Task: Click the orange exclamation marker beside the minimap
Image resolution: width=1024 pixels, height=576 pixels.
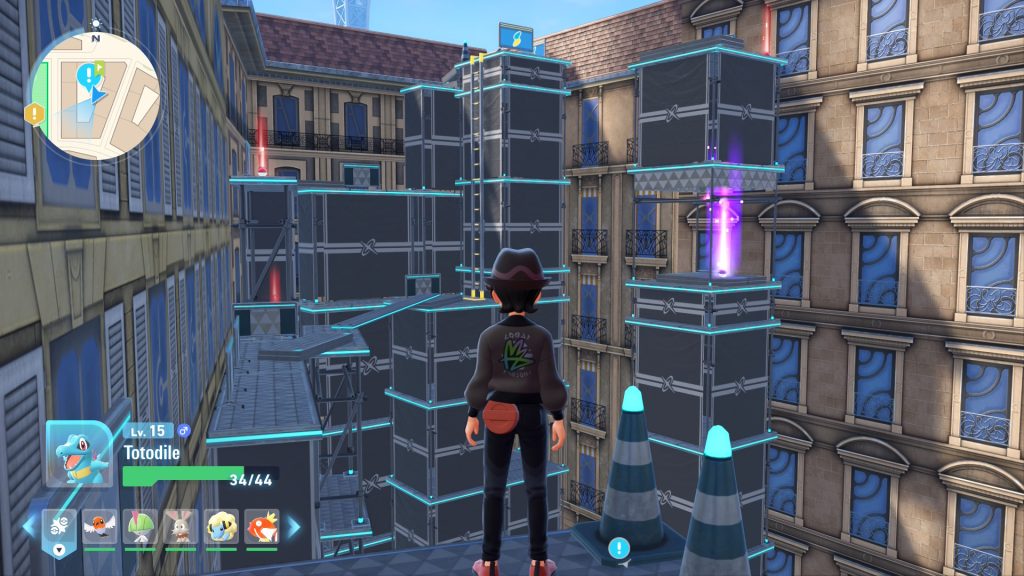Action: pos(35,113)
